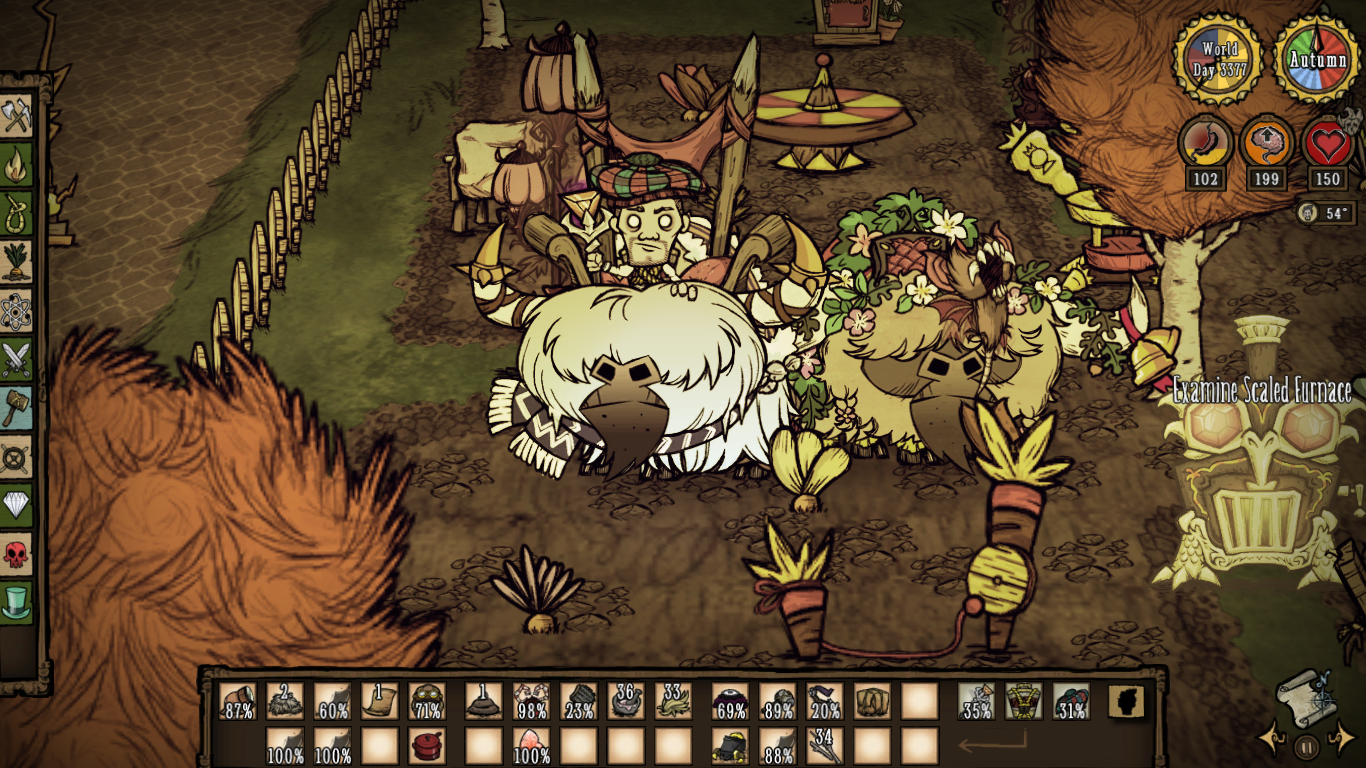The height and width of the screenshot is (768, 1366).
Task: Open the Science atom crafting tab
Action: (x=17, y=310)
